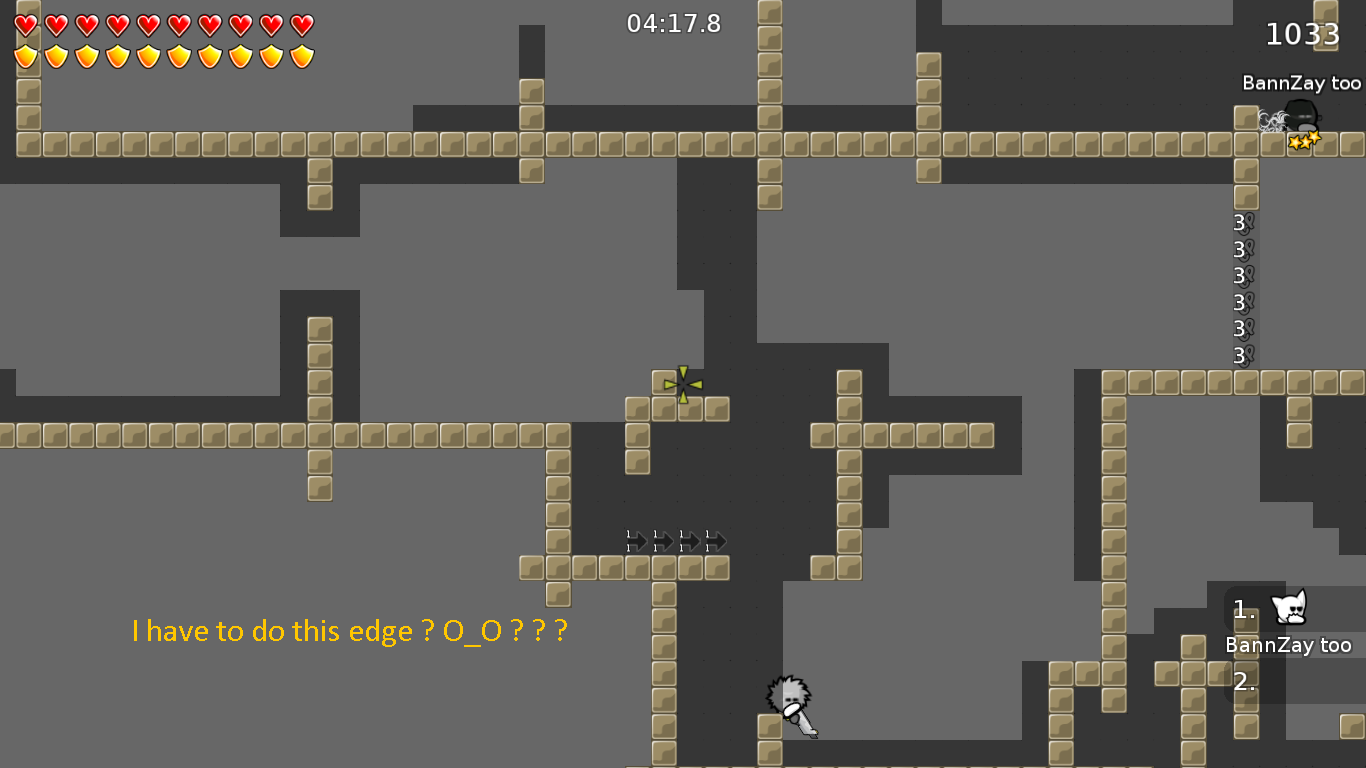Select the race timer showing 04:17.8
This screenshot has height=768, width=1366.
(x=674, y=24)
